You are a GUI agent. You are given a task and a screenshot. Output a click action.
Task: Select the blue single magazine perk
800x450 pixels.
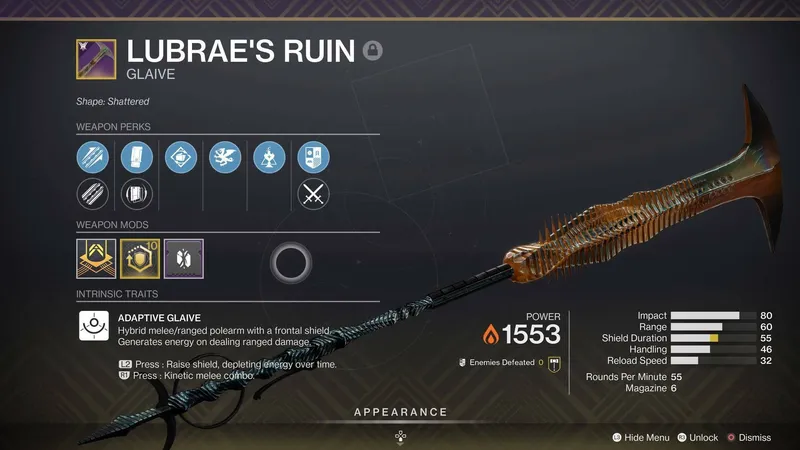(x=135, y=156)
